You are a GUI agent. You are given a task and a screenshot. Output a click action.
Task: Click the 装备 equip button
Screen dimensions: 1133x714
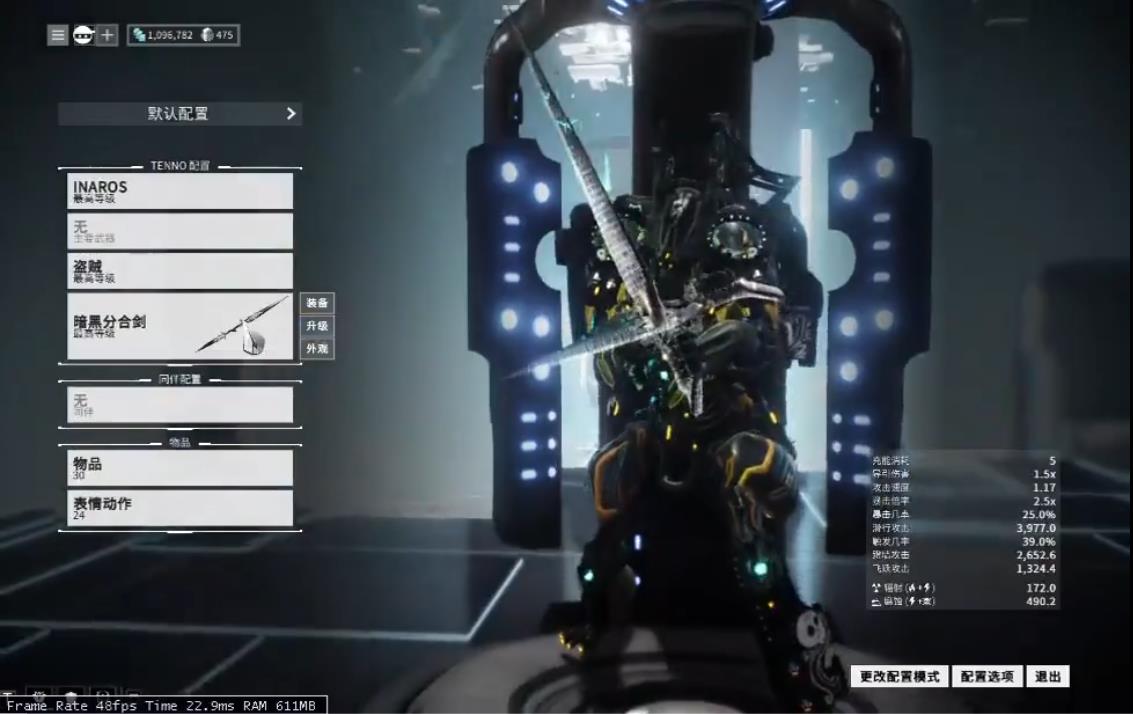click(x=317, y=303)
